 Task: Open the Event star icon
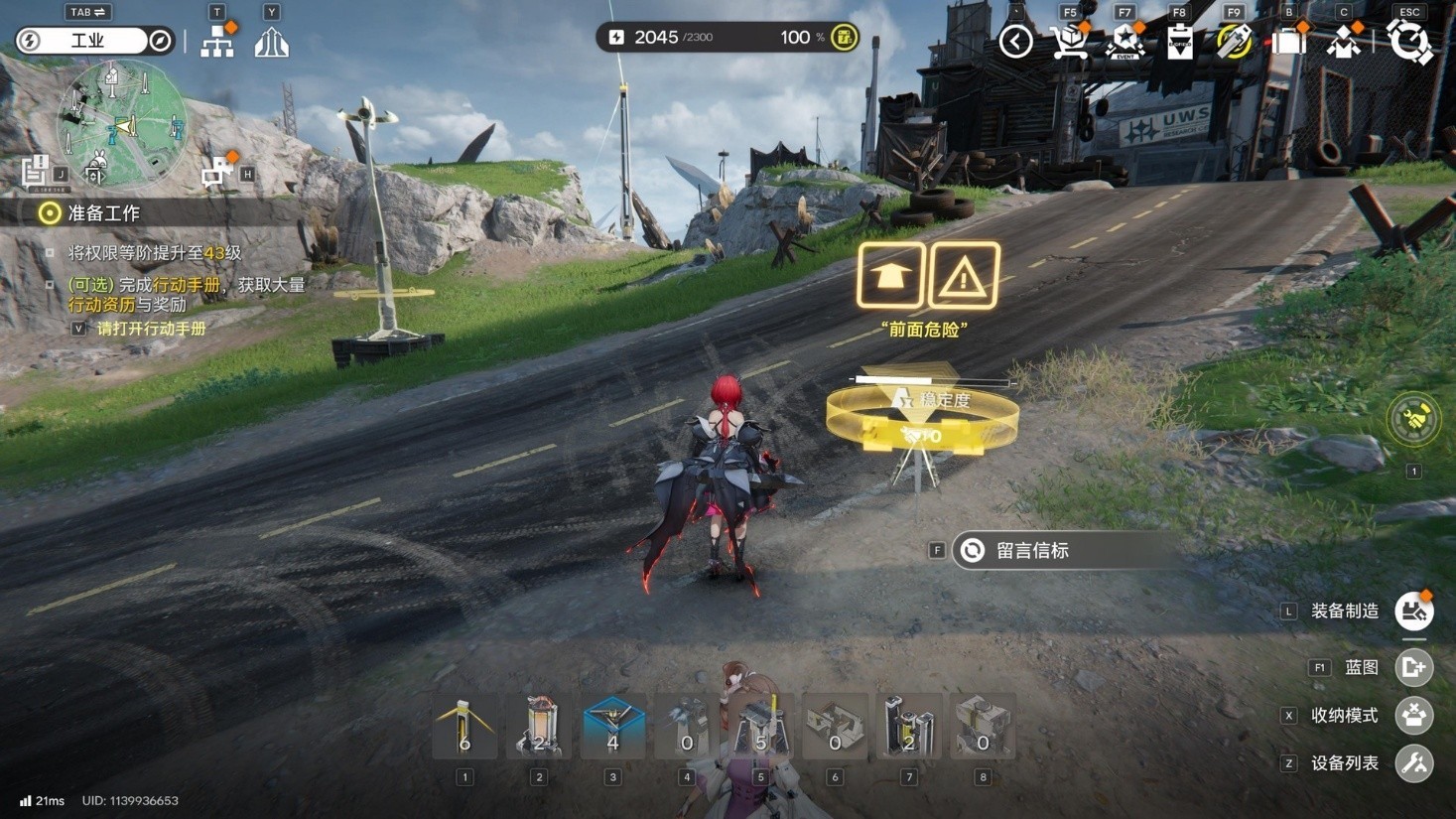coord(1125,42)
